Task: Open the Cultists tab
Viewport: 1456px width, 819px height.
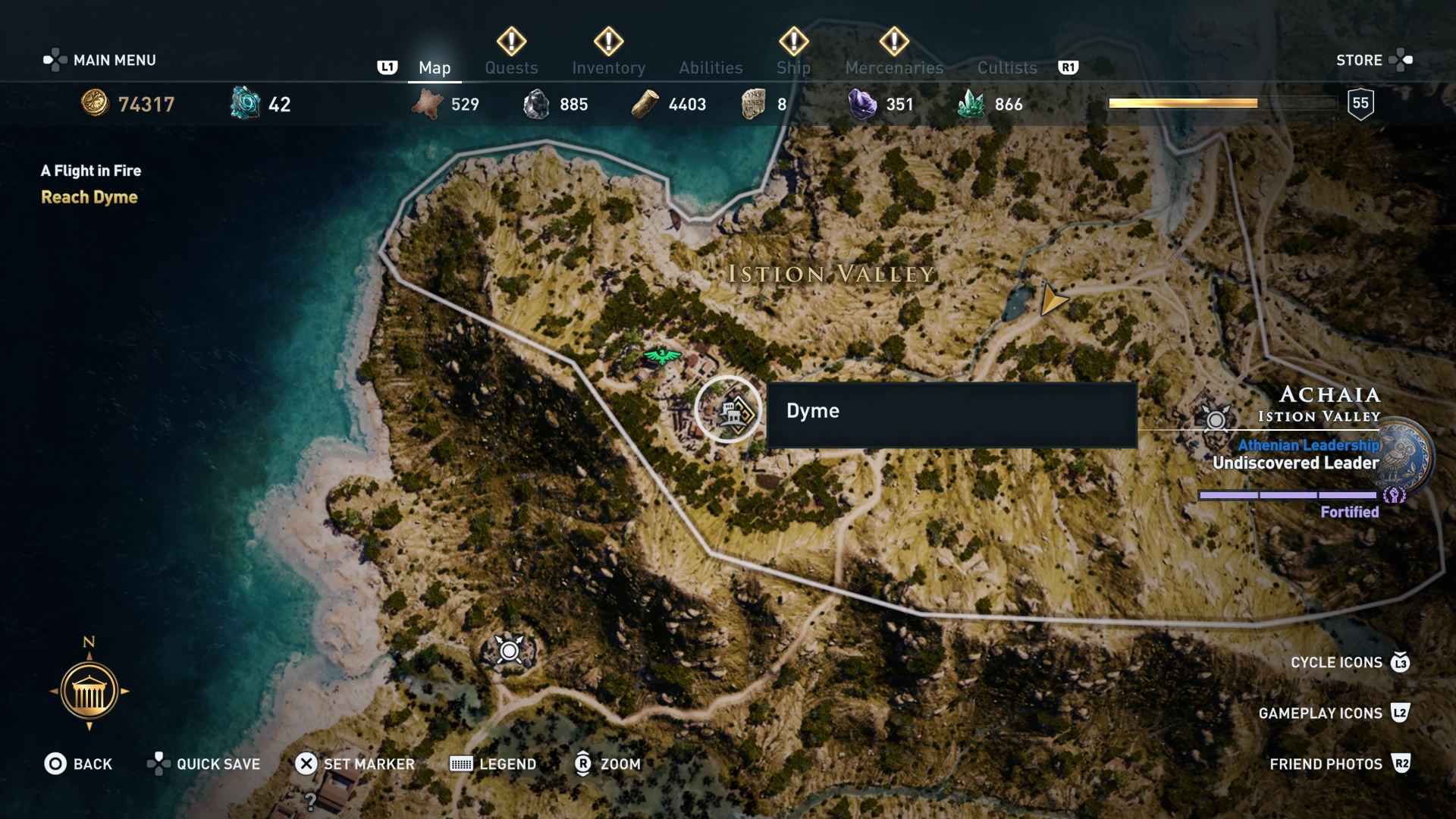Action: point(1006,67)
